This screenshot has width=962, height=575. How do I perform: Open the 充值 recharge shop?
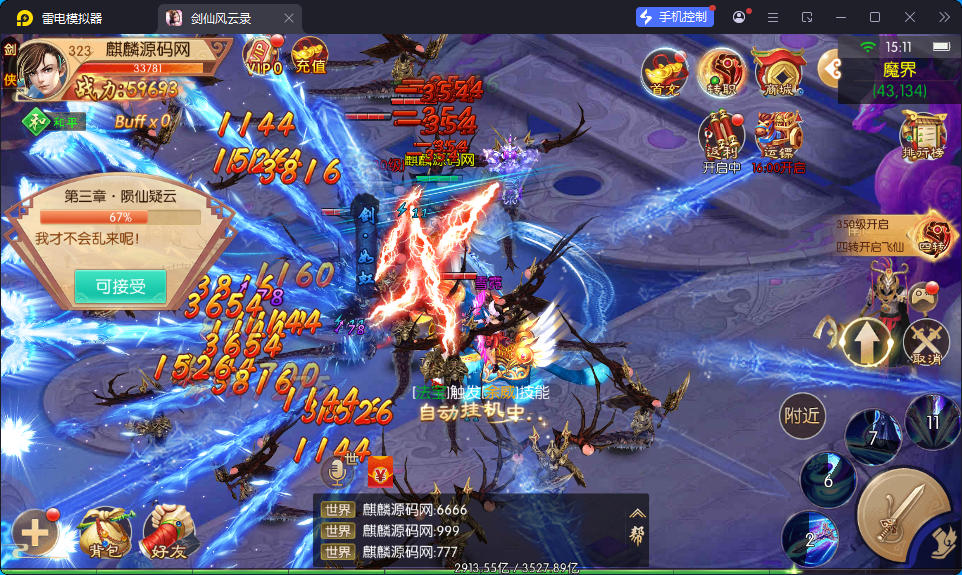[x=310, y=55]
